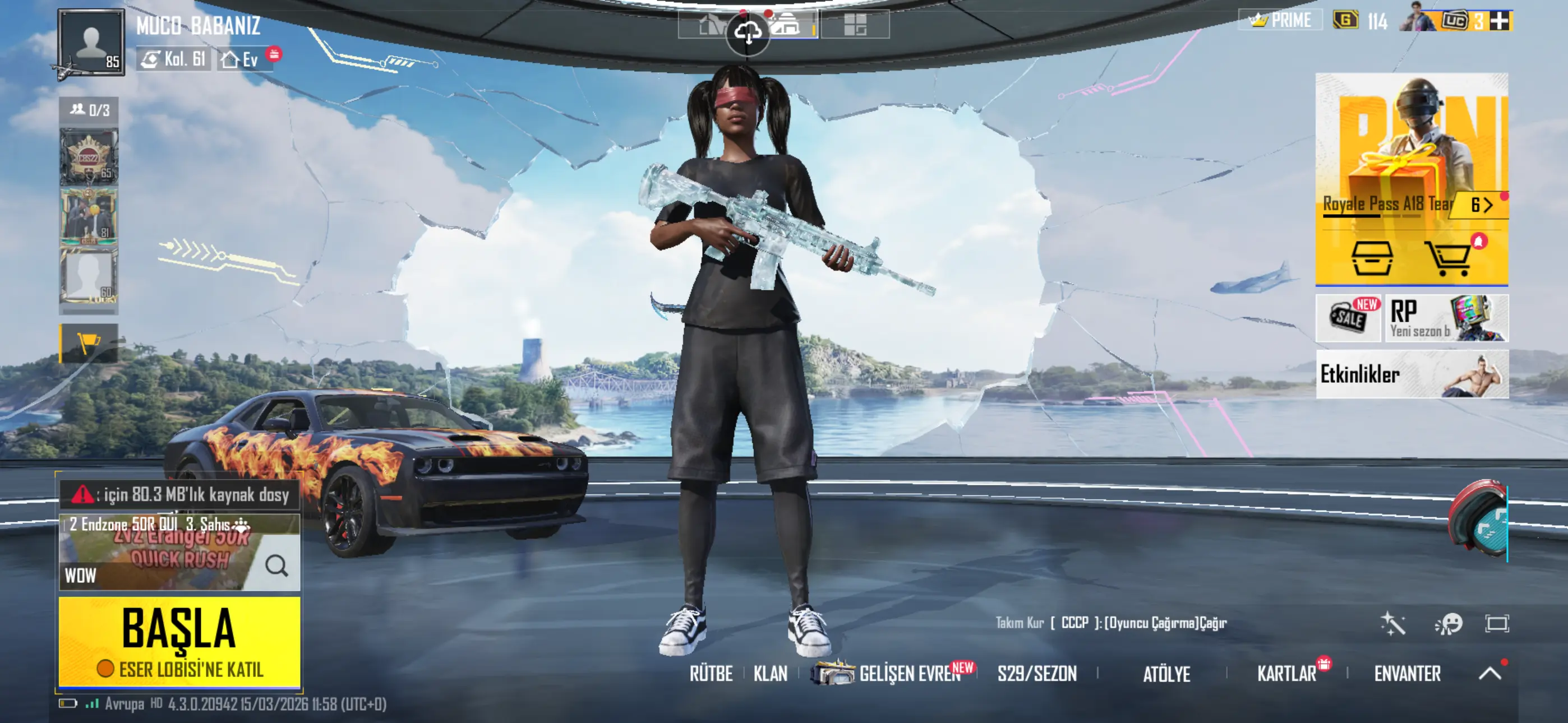Open GELİŞEN EVREN section
Image resolution: width=1568 pixels, height=723 pixels.
coord(908,674)
